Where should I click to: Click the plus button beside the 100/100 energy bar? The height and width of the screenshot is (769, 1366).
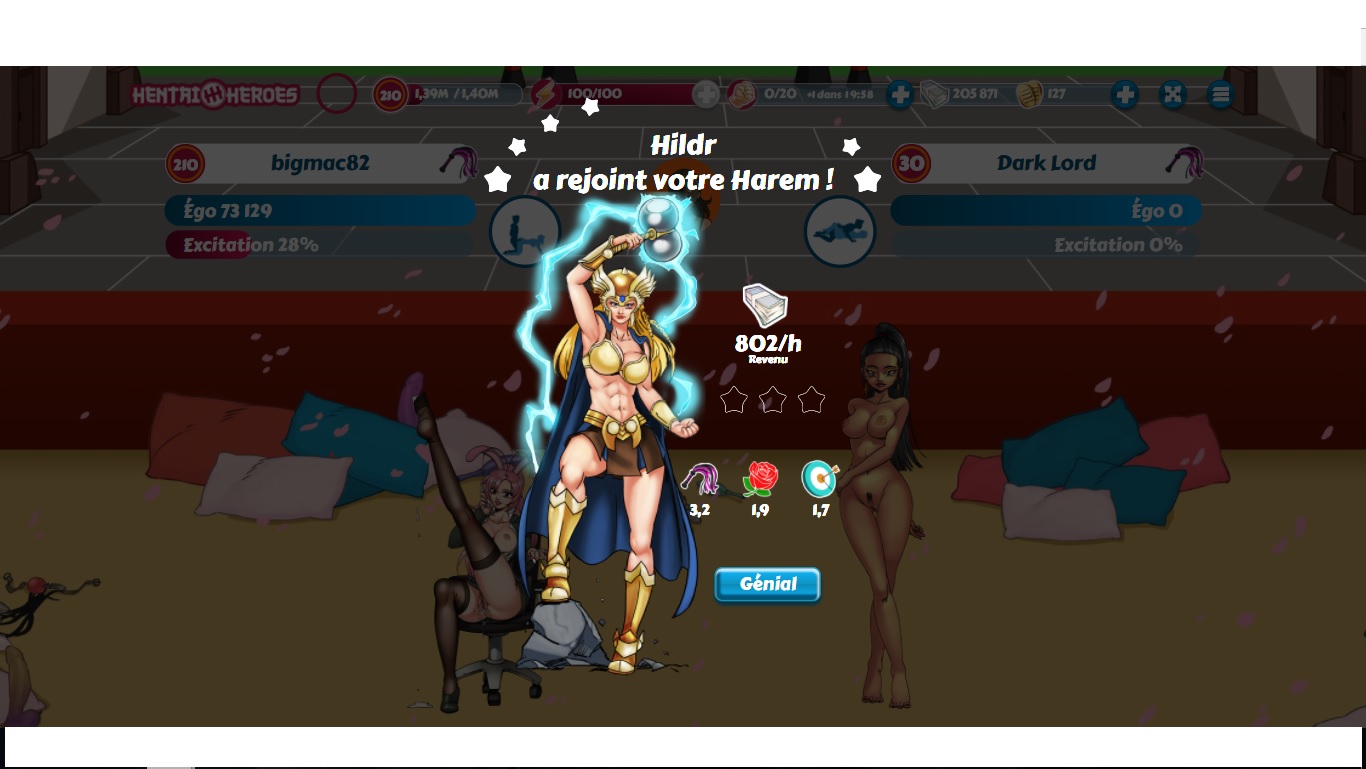(706, 95)
